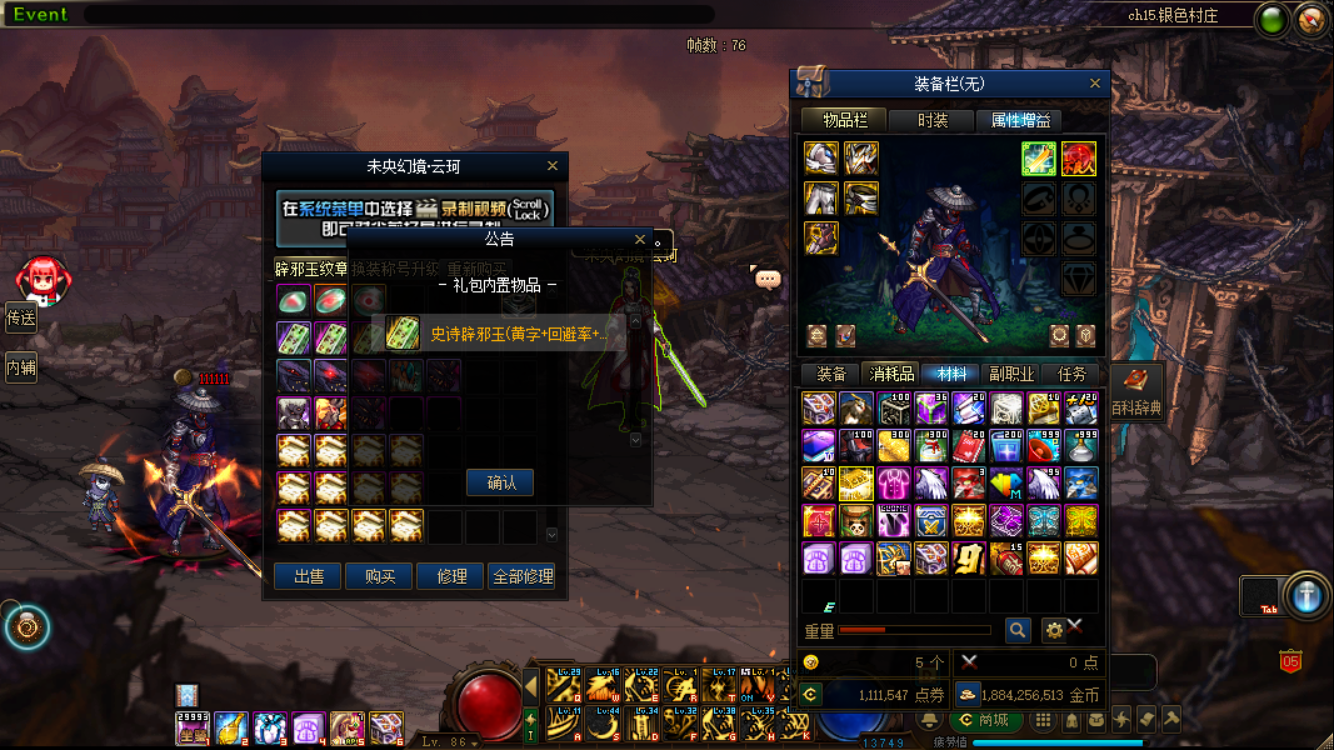The image size is (1334, 750).
Task: Open the inventory gear settings icon
Action: tap(1053, 630)
